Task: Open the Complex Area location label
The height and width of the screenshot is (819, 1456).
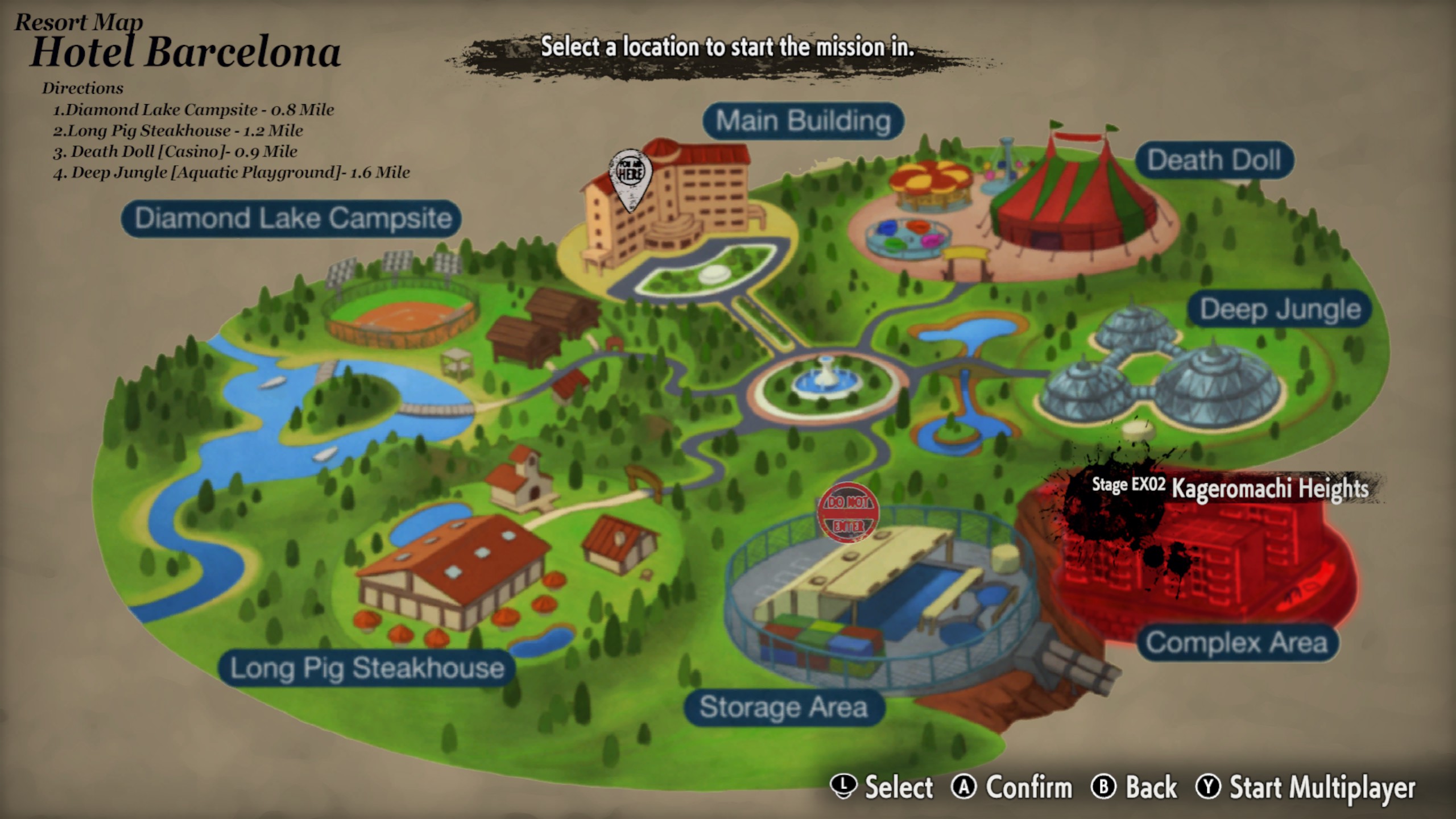Action: click(1237, 643)
